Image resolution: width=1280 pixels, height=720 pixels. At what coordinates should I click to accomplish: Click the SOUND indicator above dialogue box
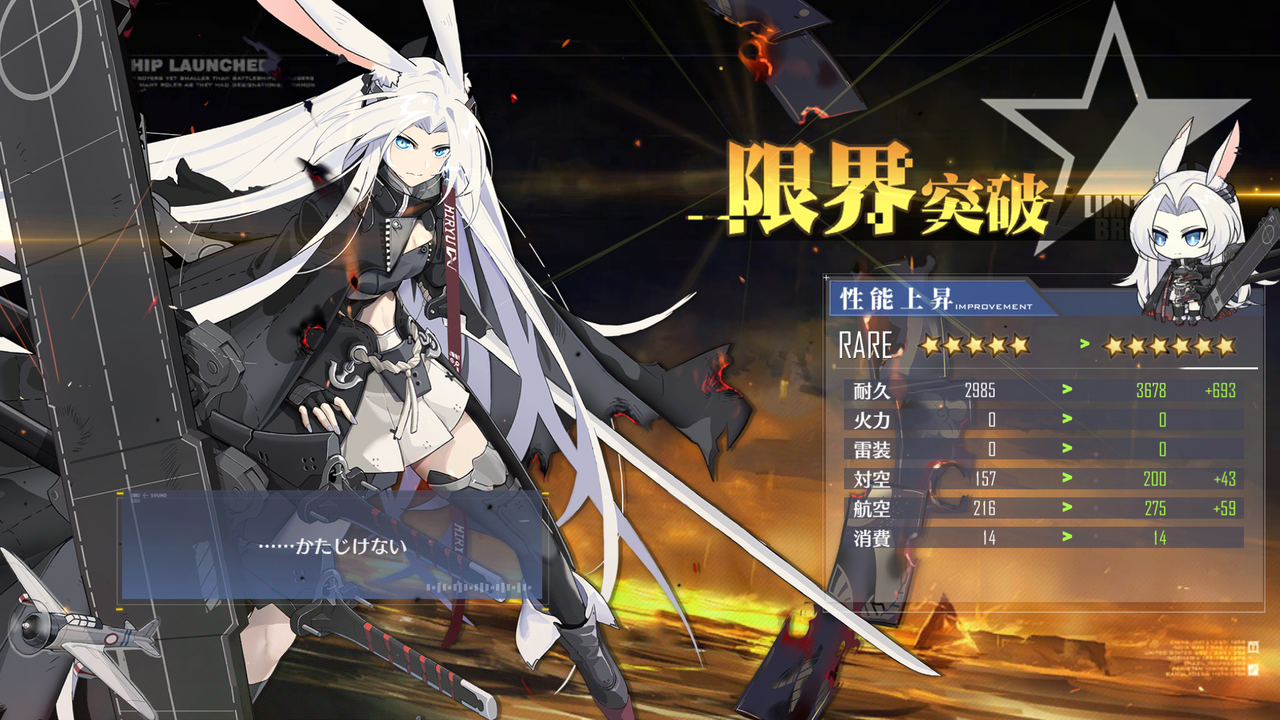pyautogui.click(x=158, y=494)
